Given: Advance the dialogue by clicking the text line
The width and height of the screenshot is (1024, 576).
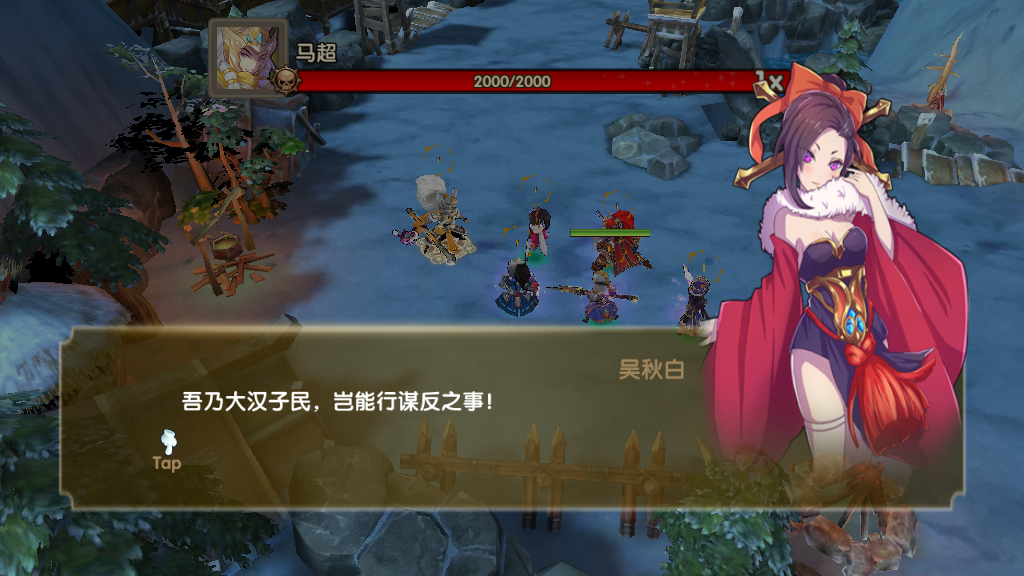Looking at the screenshot, I should coord(338,402).
